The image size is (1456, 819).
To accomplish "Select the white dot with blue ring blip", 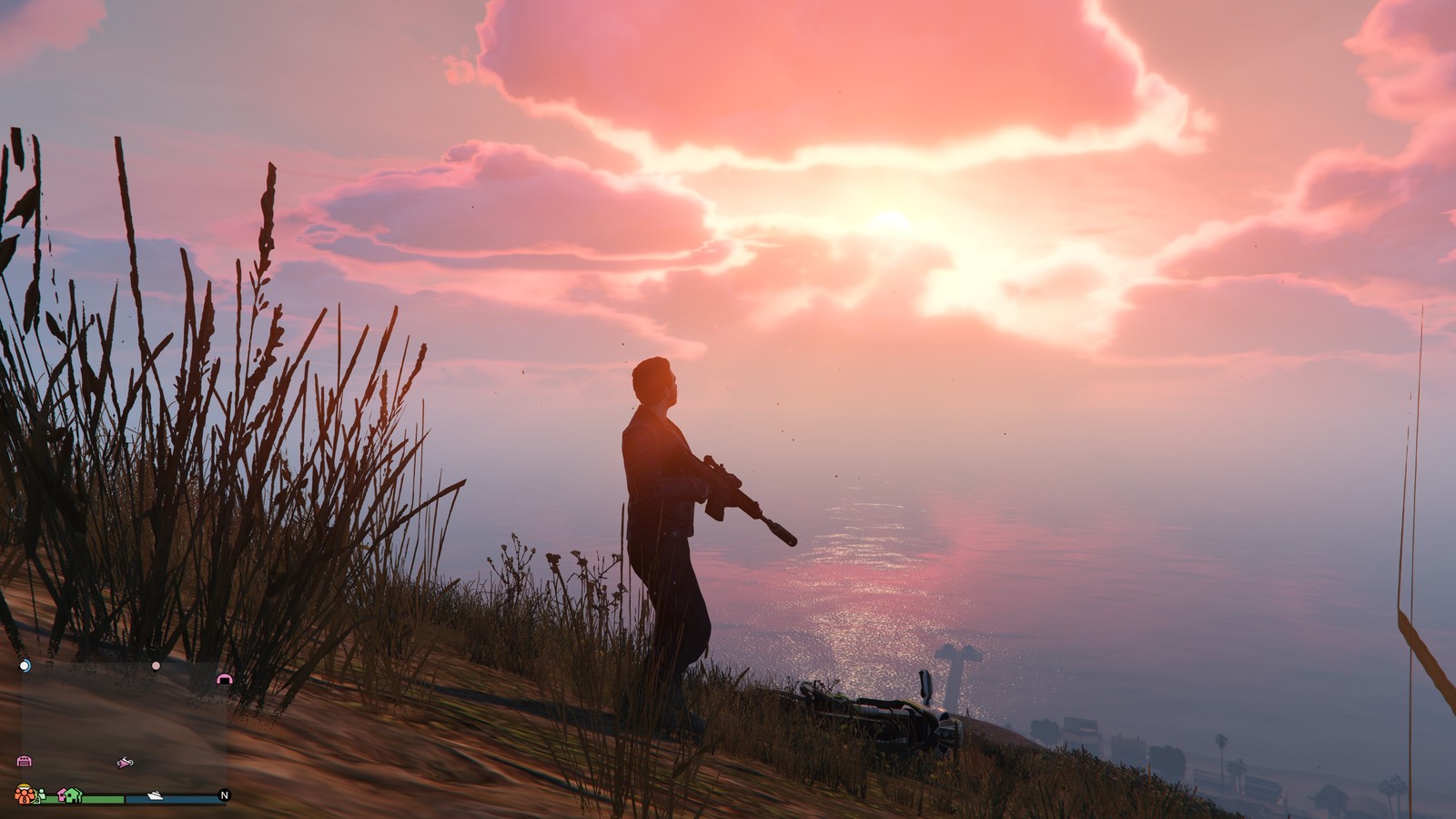I will (x=25, y=666).
